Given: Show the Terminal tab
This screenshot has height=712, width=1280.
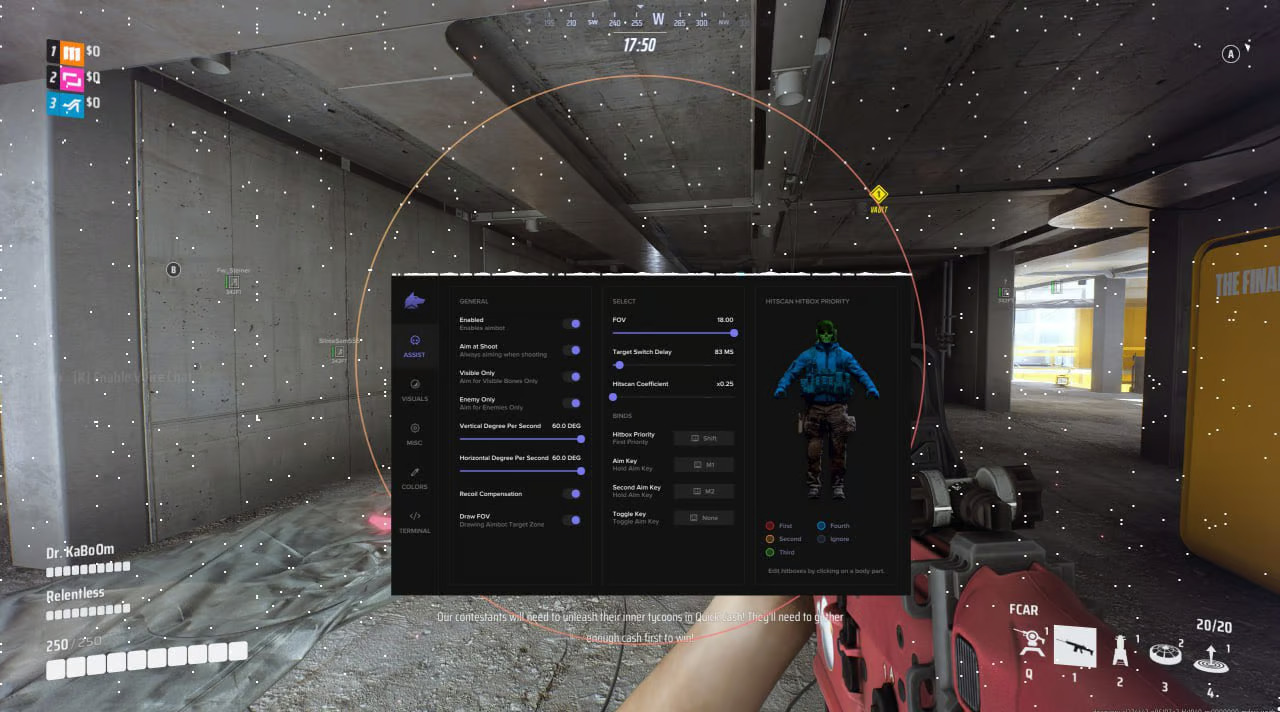Looking at the screenshot, I should pos(414,520).
